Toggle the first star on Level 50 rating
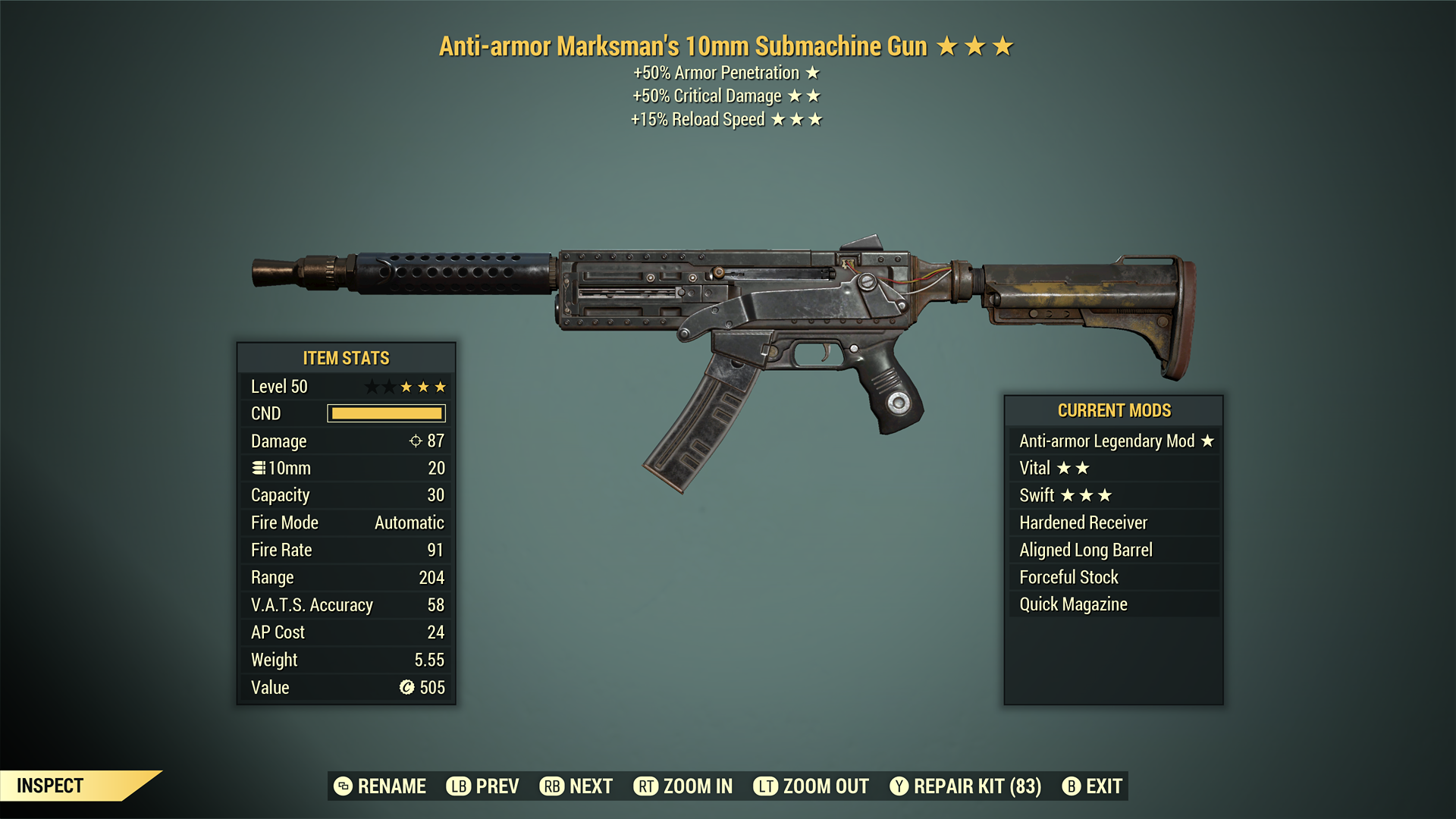 [372, 386]
